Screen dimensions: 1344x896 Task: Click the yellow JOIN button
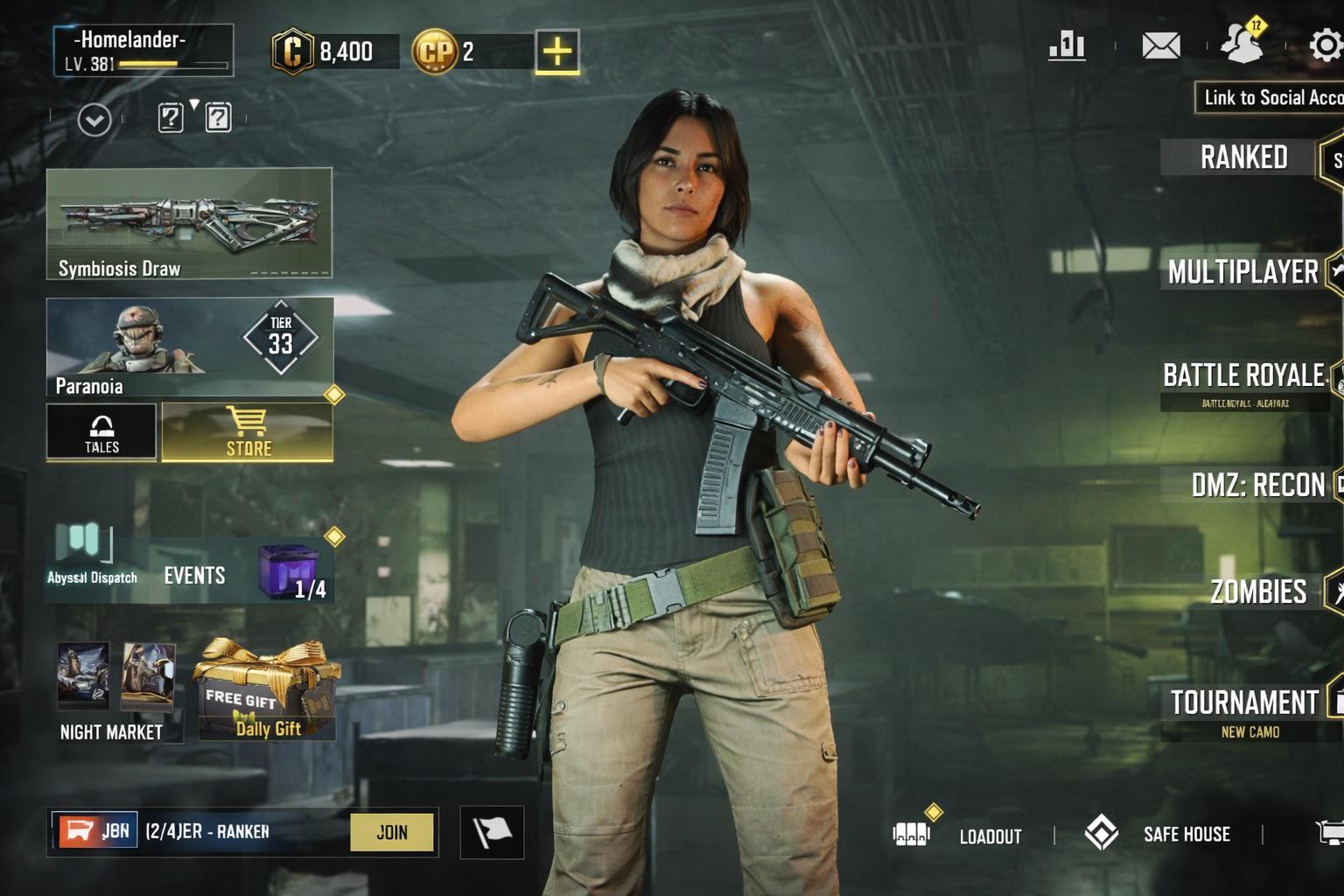pos(391,832)
